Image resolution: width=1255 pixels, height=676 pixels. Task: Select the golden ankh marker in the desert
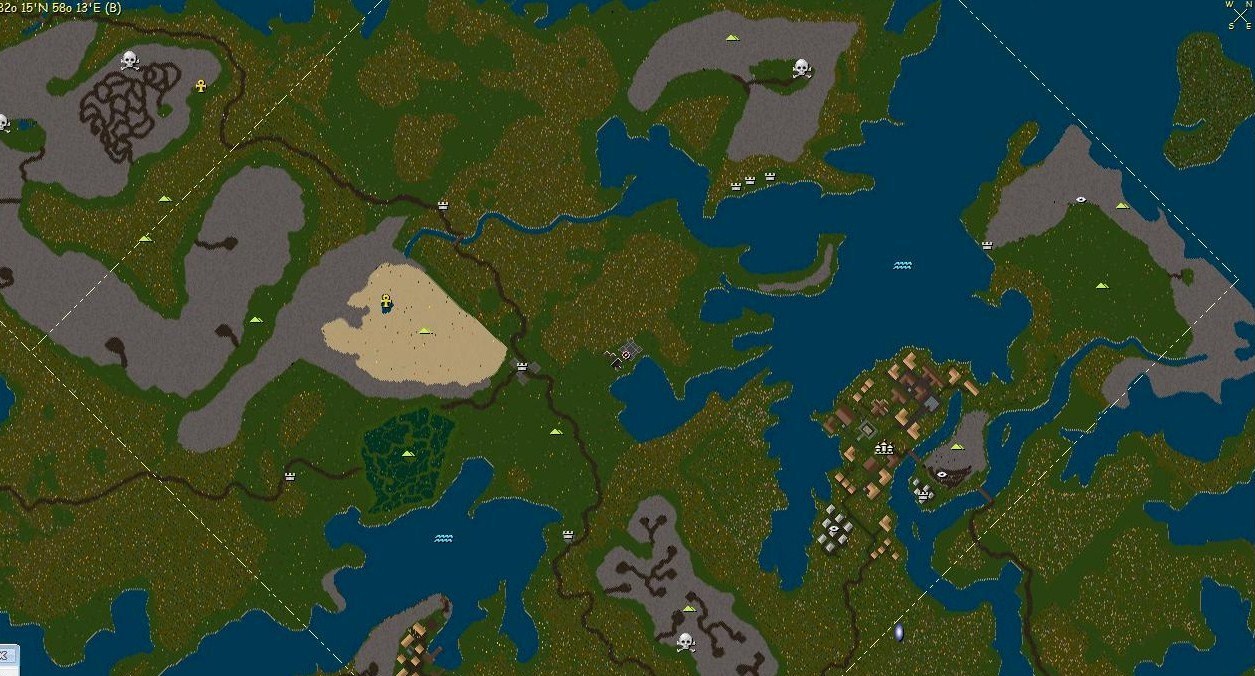pyautogui.click(x=386, y=301)
